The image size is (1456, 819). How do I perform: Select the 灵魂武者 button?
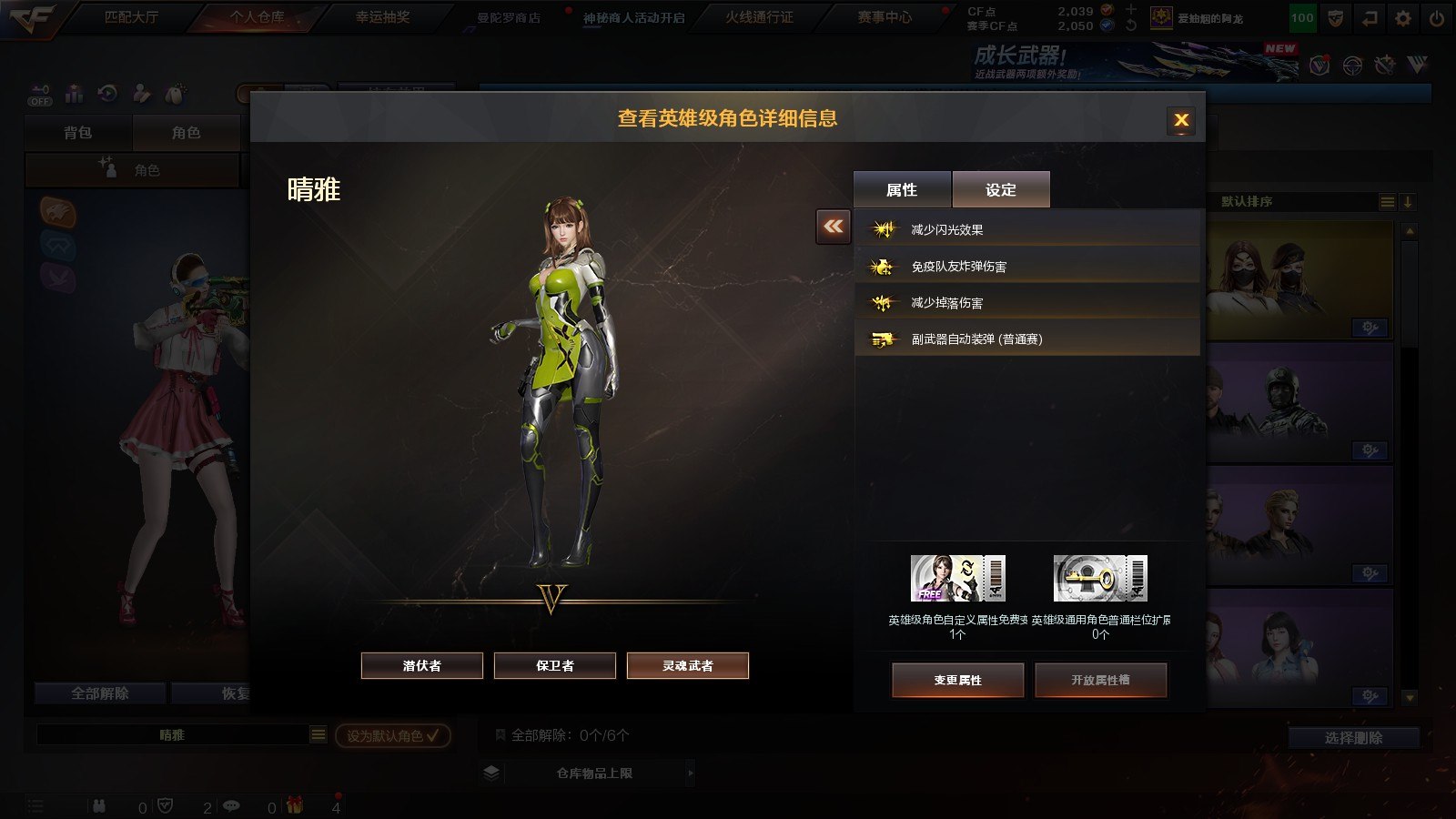(688, 665)
